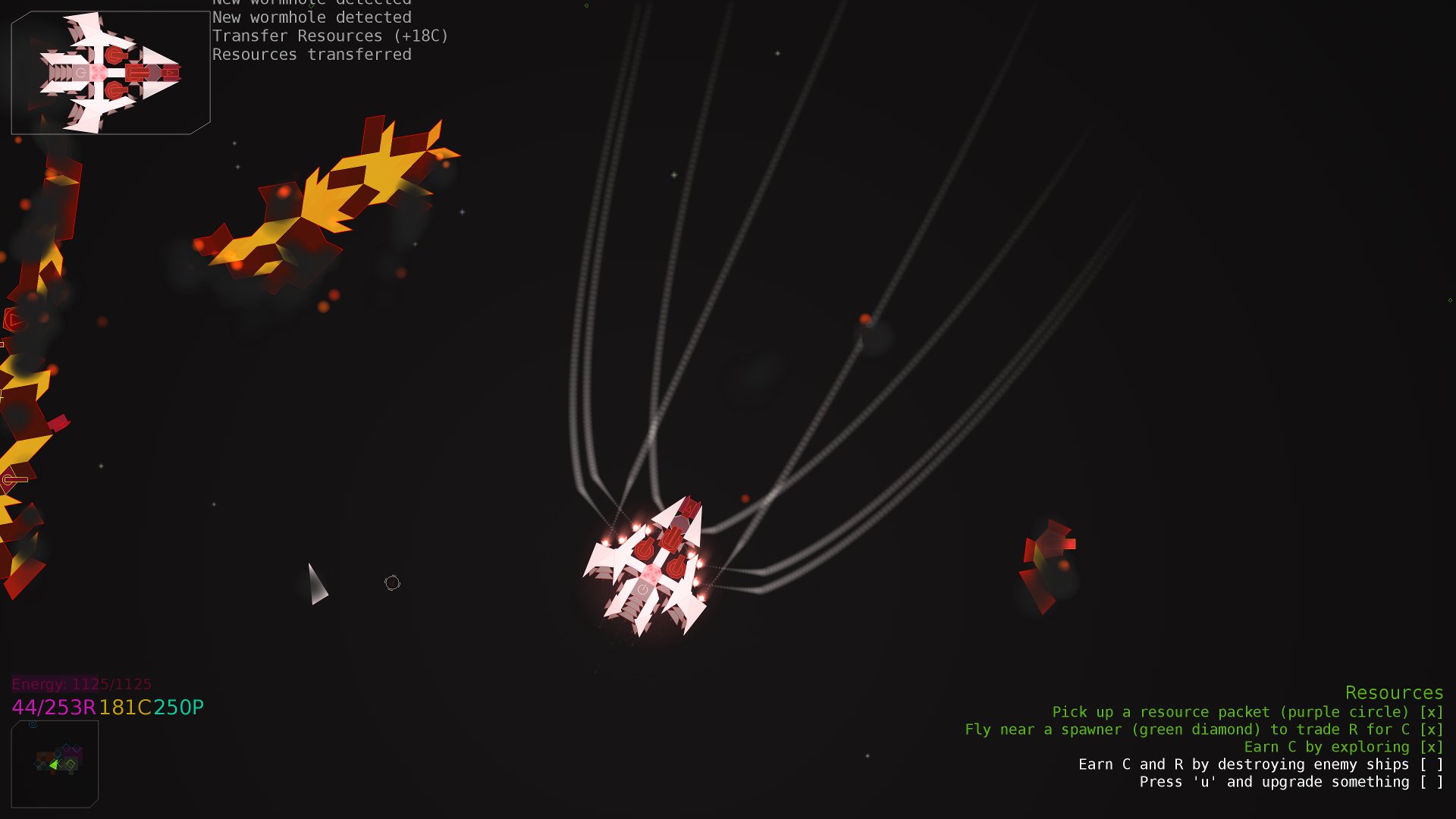The image size is (1456, 819).
Task: Click the wormhole spiral icon atop the minimap
Action: coord(33,725)
